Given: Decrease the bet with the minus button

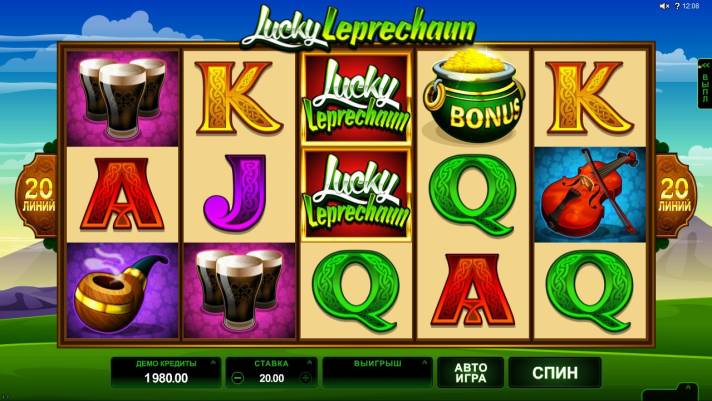Looking at the screenshot, I should [x=236, y=379].
